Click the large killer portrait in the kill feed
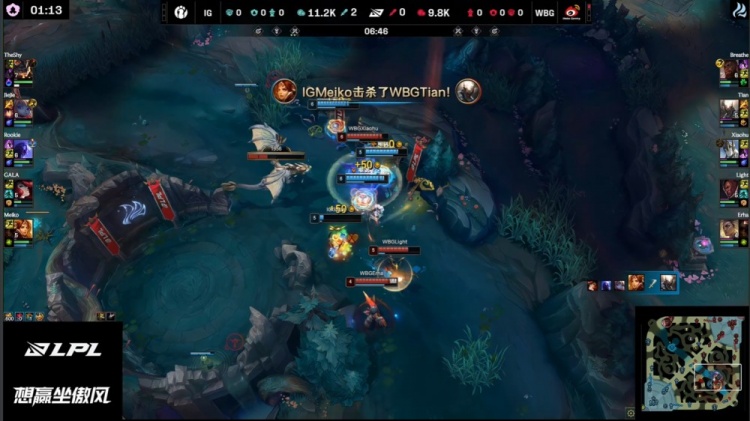750x421 pixels. (636, 284)
